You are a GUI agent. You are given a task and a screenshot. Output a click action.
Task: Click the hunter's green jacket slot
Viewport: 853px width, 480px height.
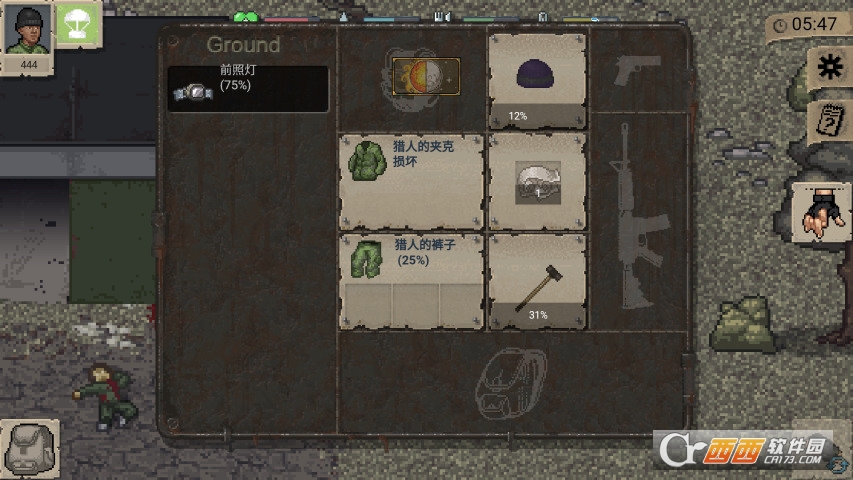(411, 181)
